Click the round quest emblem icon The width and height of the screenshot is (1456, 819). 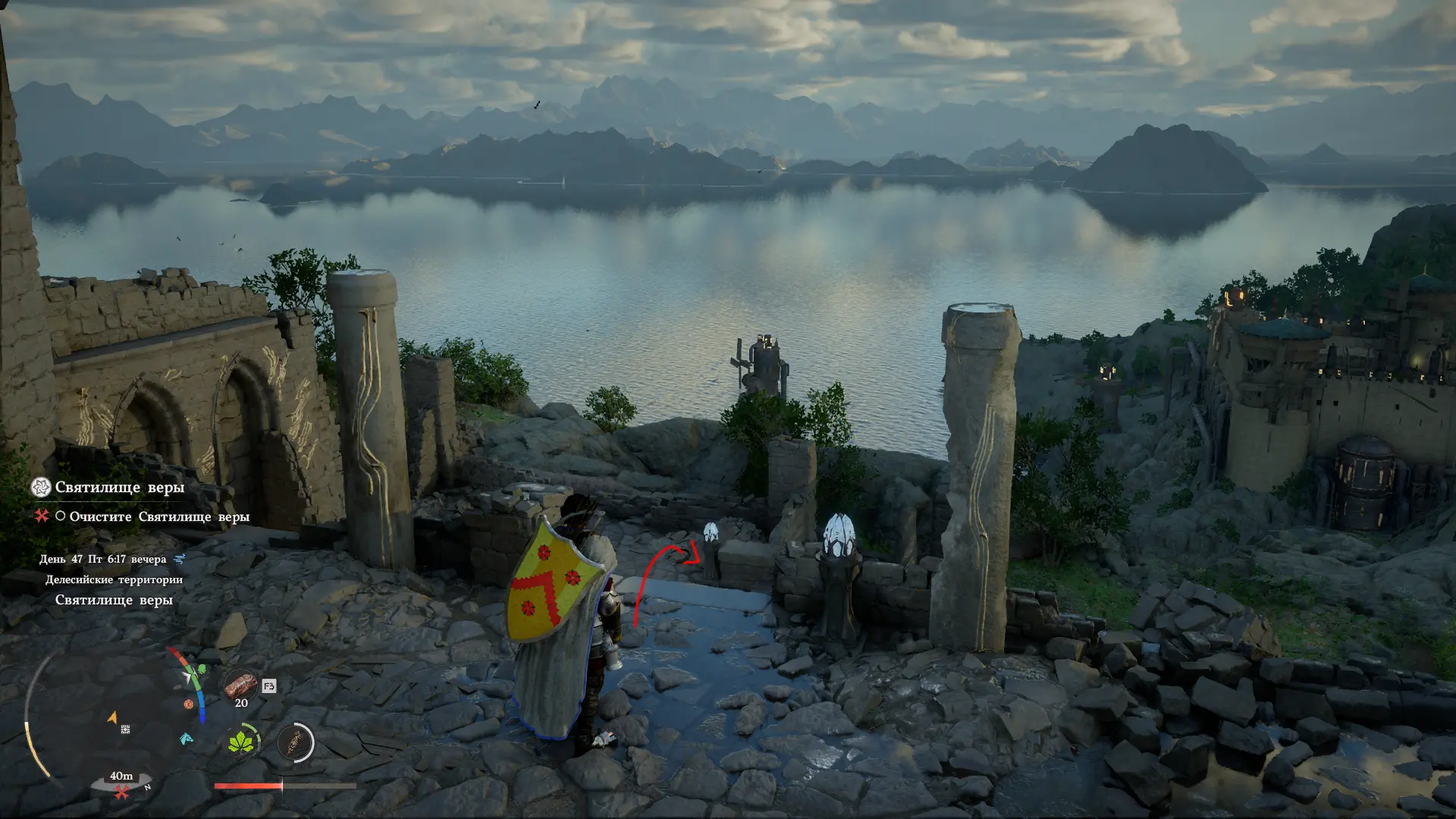tap(41, 488)
